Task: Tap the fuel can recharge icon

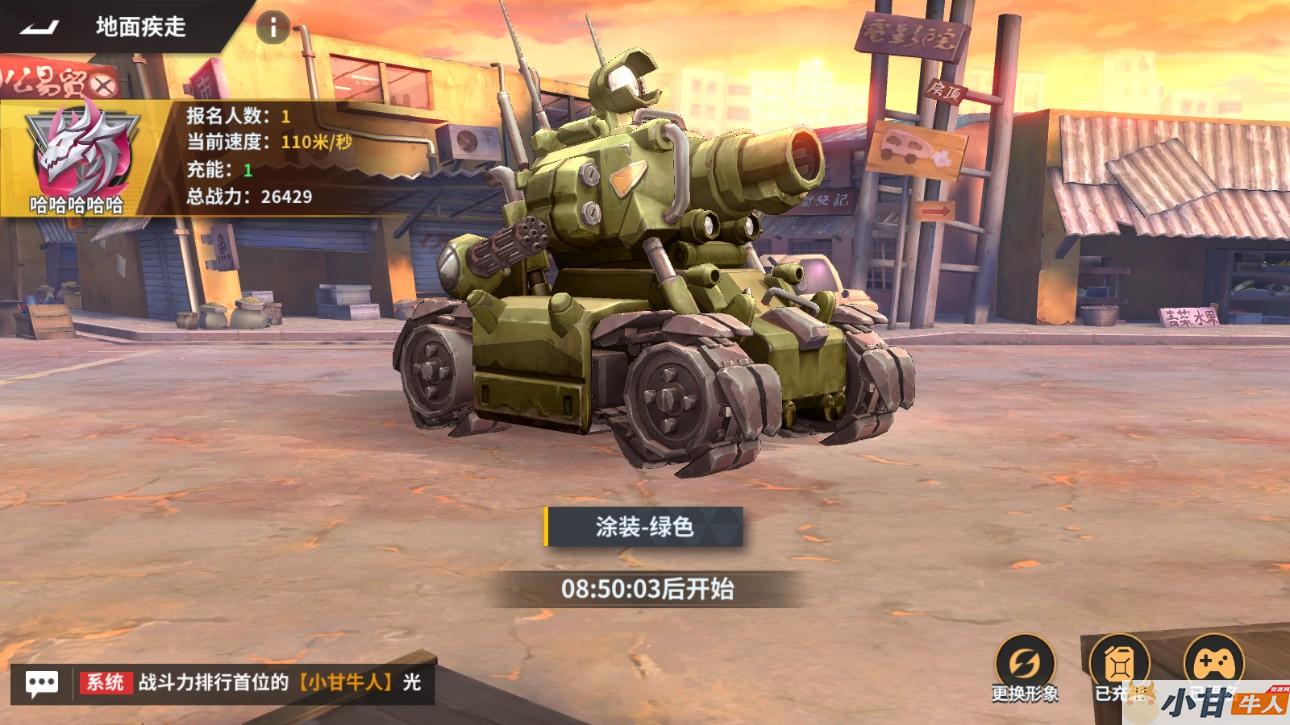Action: [1119, 662]
